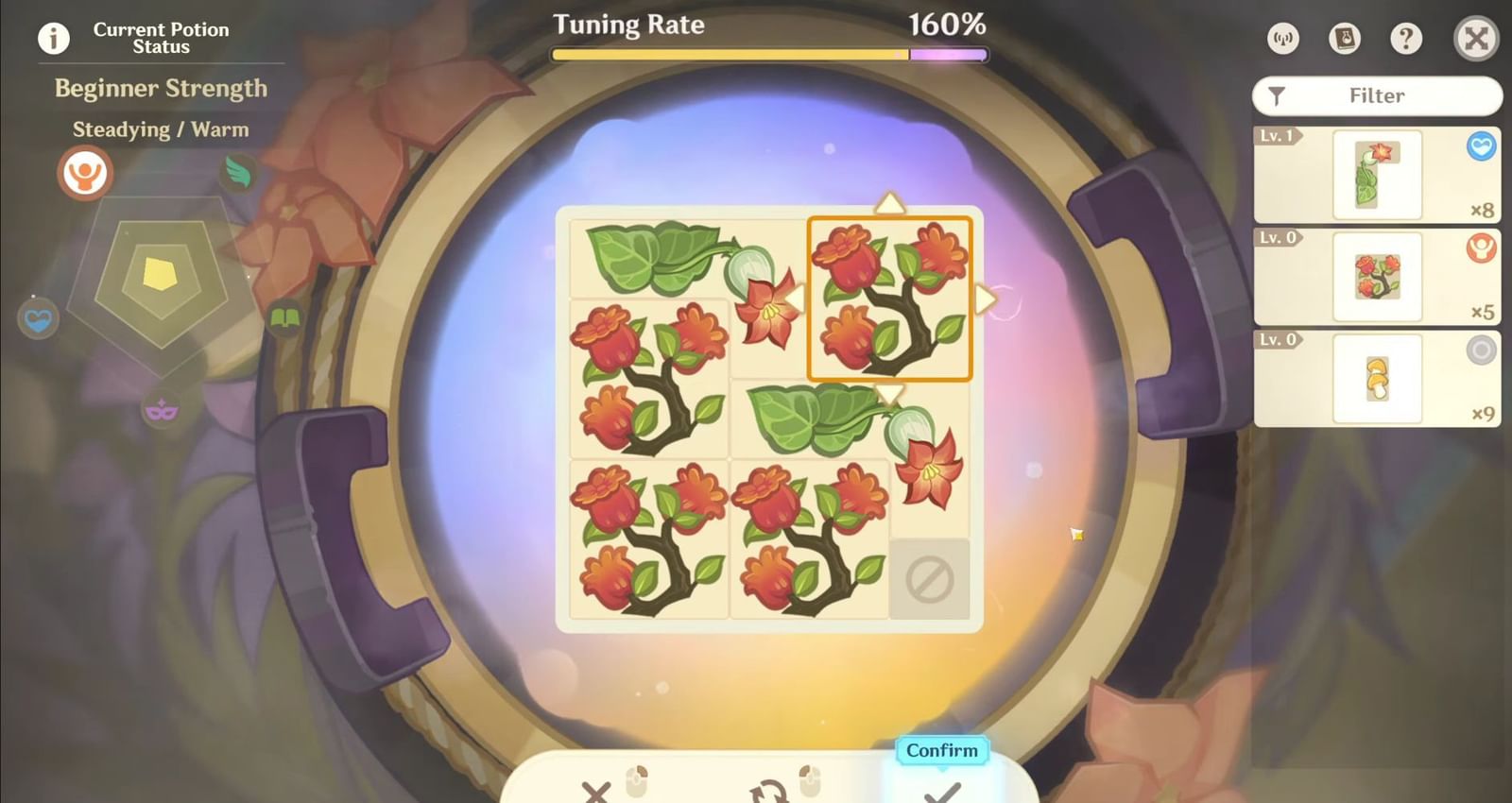
Task: Click the blue heart attribute icon
Action: pos(38,319)
